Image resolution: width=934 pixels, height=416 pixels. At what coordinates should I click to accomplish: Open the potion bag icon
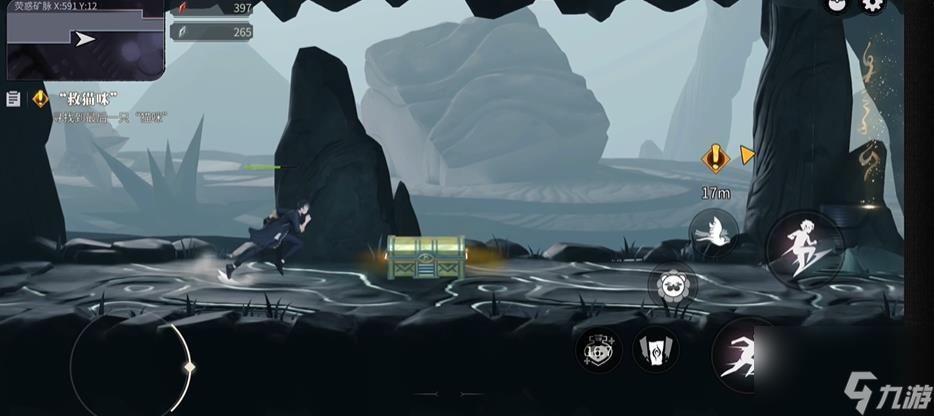click(599, 349)
